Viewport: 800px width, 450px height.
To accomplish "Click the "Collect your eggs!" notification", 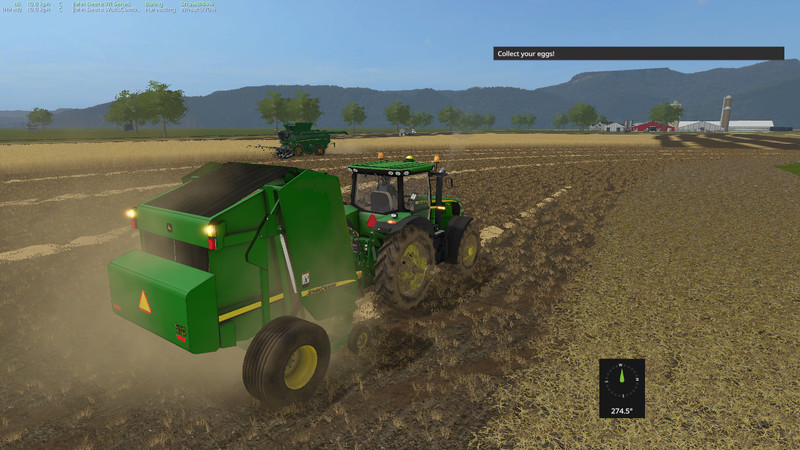I will tap(638, 53).
